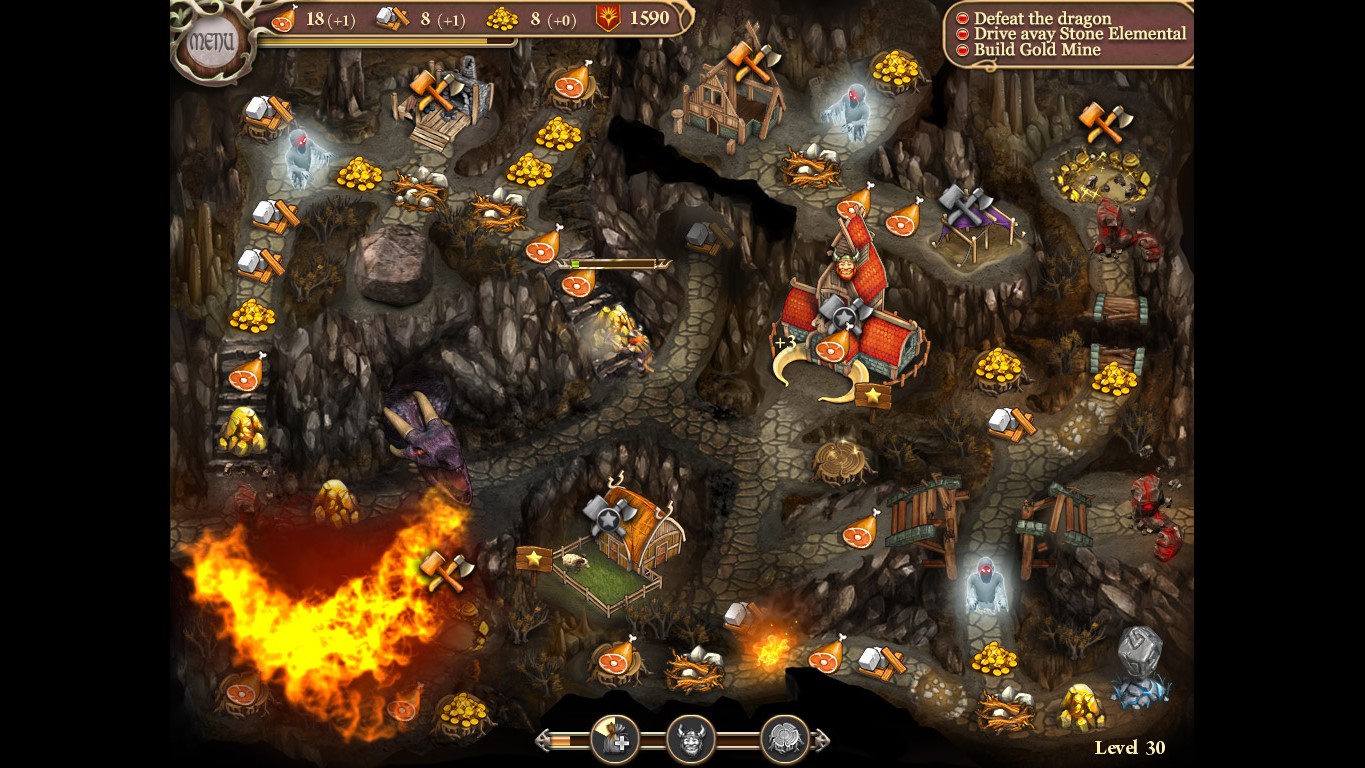Click the food drumstick resource counter icon
1365x768 pixels.
pos(283,19)
